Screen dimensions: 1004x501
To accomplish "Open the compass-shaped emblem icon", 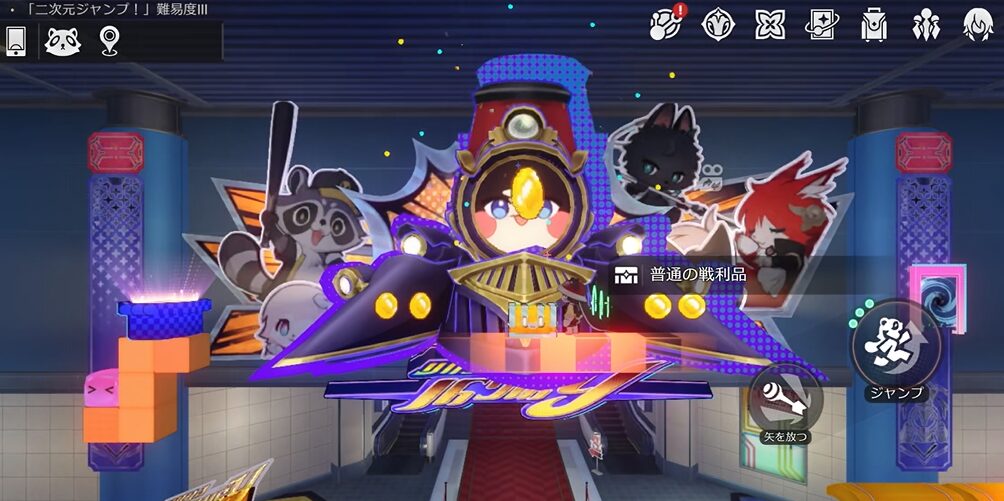I will 718,23.
